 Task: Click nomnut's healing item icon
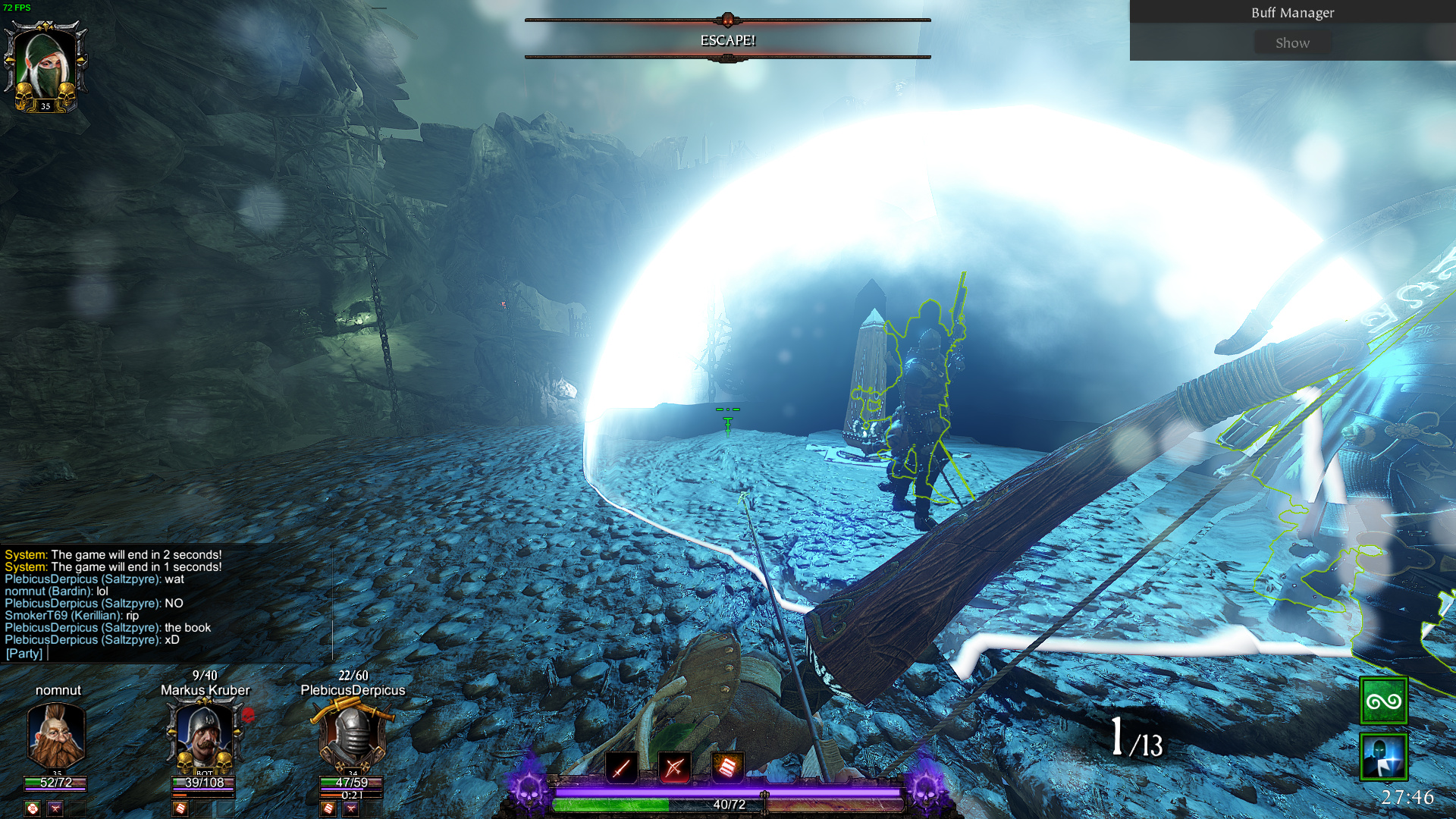32,808
